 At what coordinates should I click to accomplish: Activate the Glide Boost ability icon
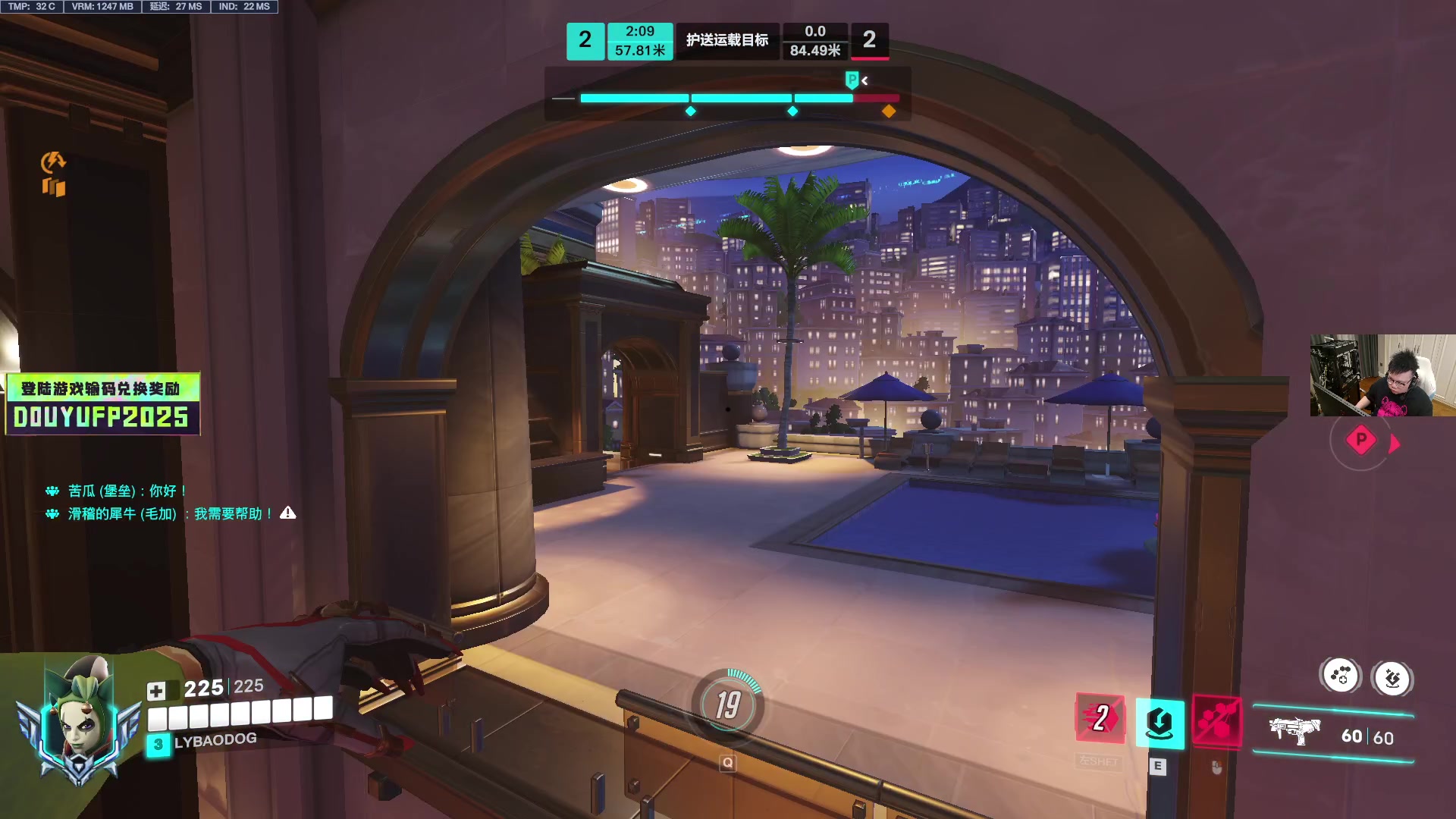[x=1100, y=718]
